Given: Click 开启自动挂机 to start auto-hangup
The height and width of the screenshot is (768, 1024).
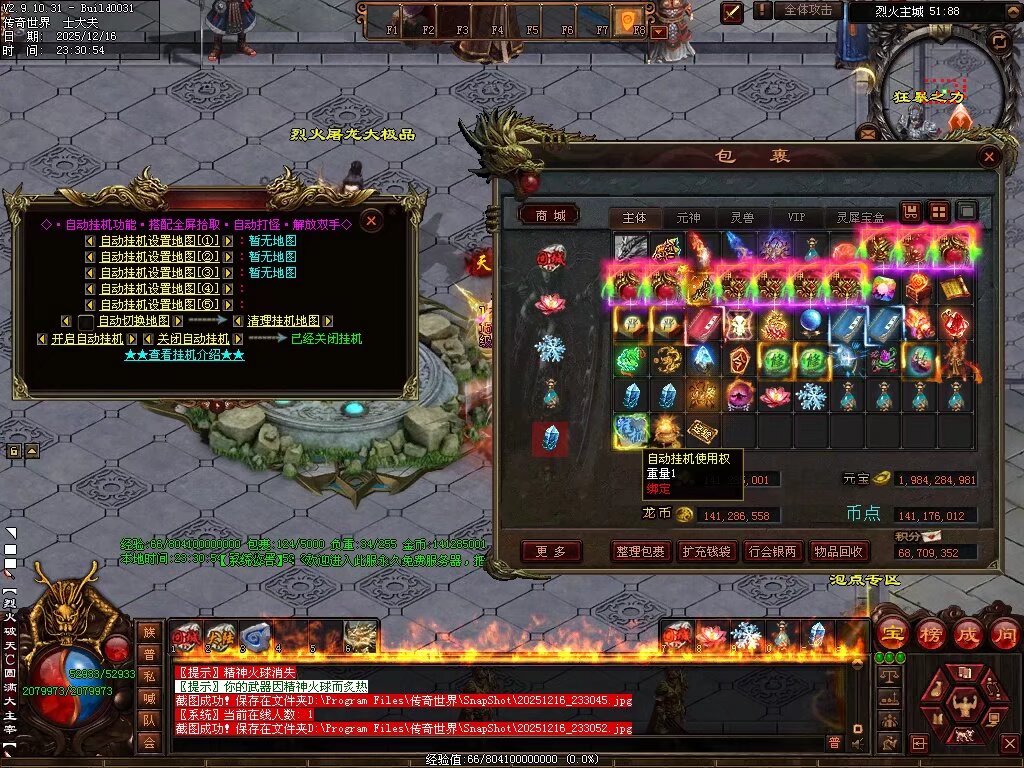Looking at the screenshot, I should [87, 339].
